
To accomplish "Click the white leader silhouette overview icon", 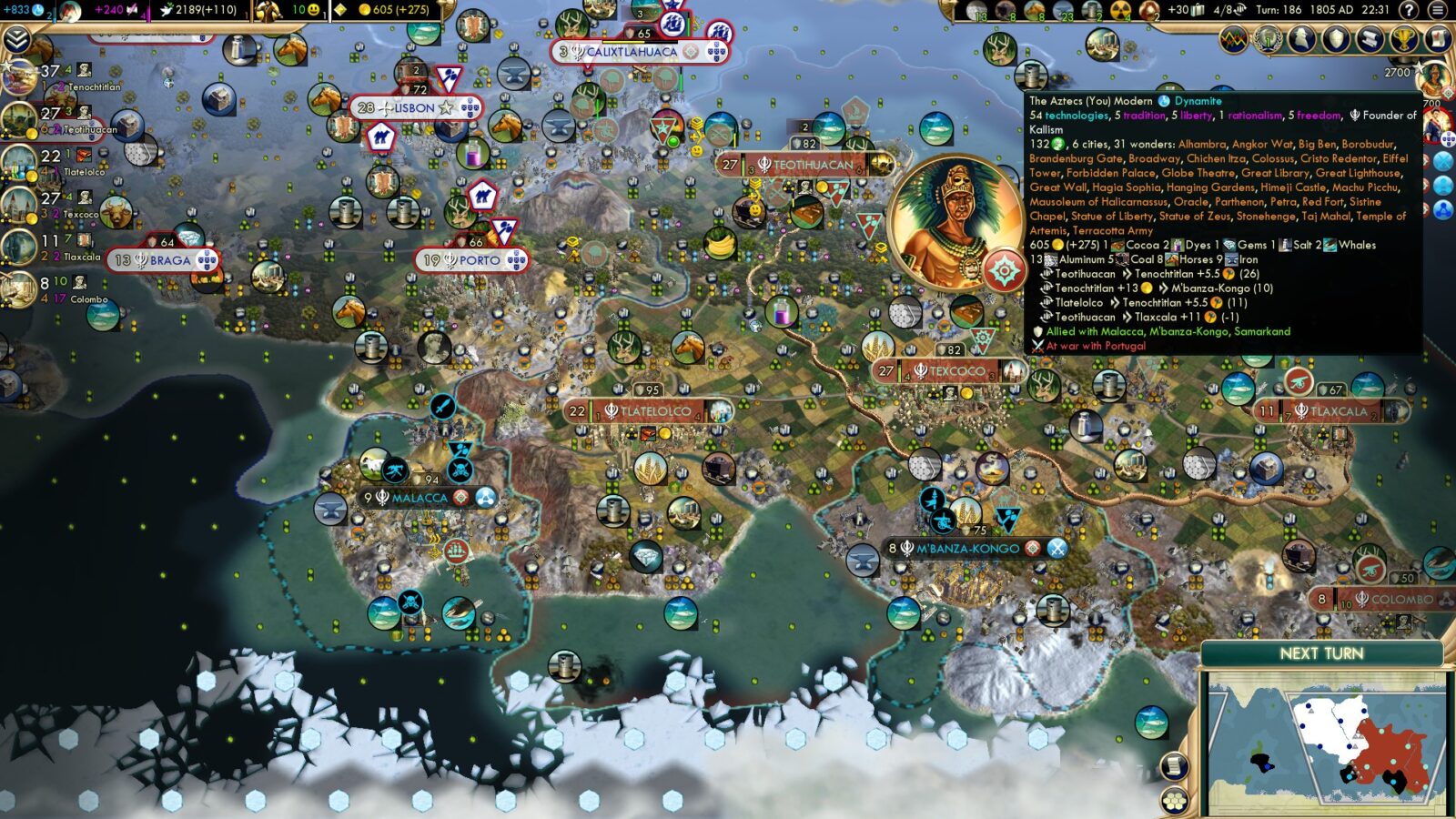I will (x=1300, y=39).
